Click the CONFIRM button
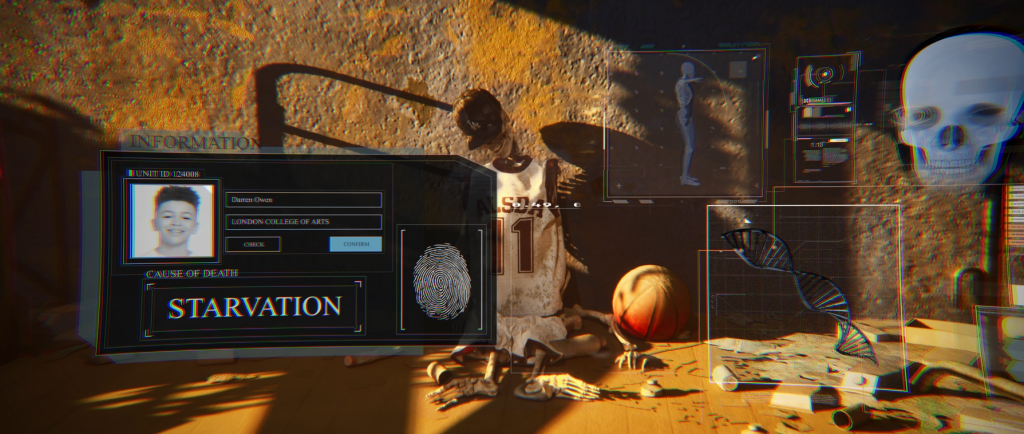Image resolution: width=1024 pixels, height=434 pixels. click(x=355, y=244)
